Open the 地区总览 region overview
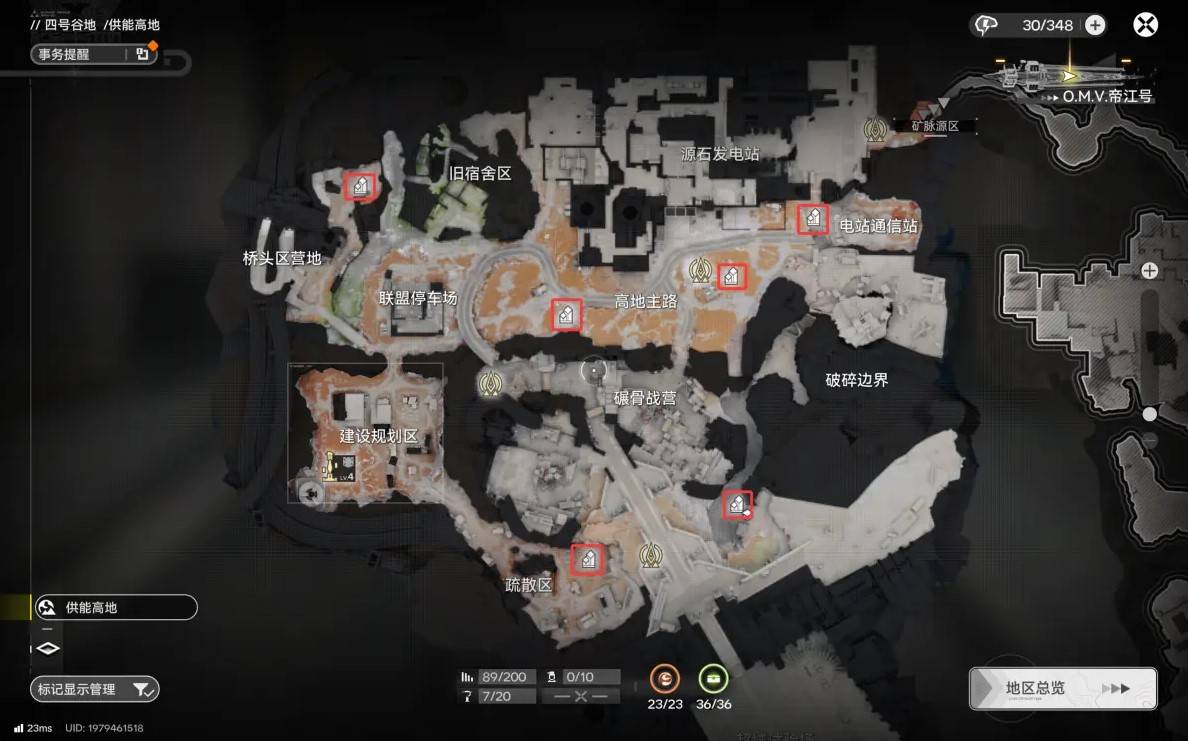 point(1063,688)
